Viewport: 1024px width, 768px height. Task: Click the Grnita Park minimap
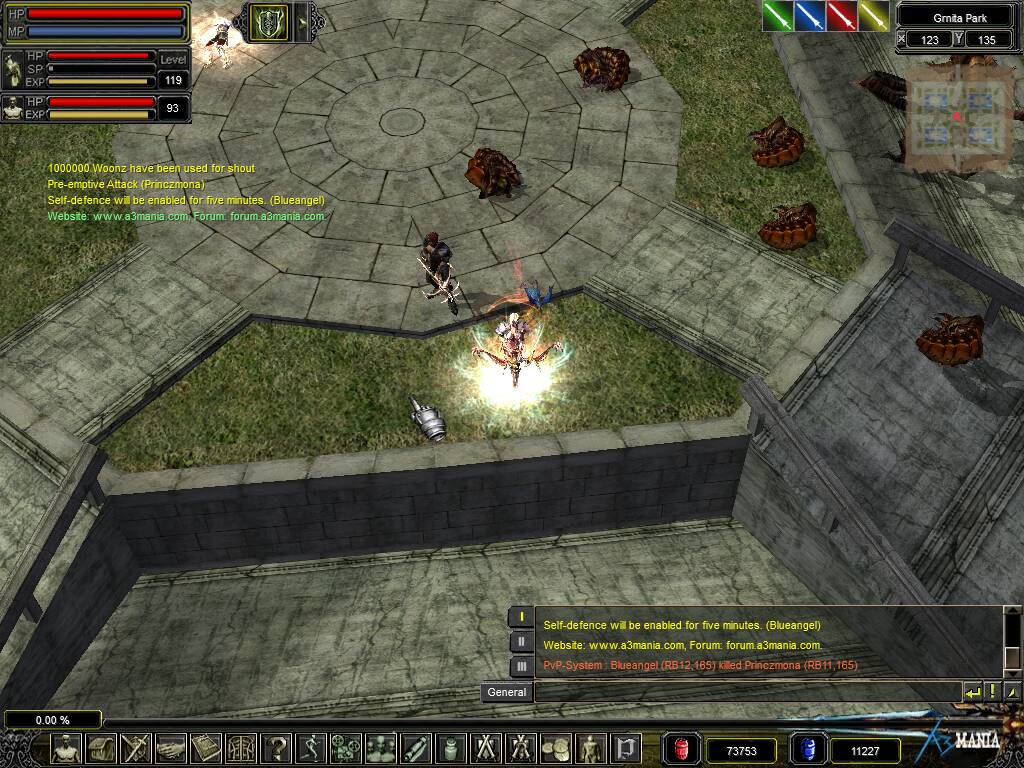(x=957, y=118)
